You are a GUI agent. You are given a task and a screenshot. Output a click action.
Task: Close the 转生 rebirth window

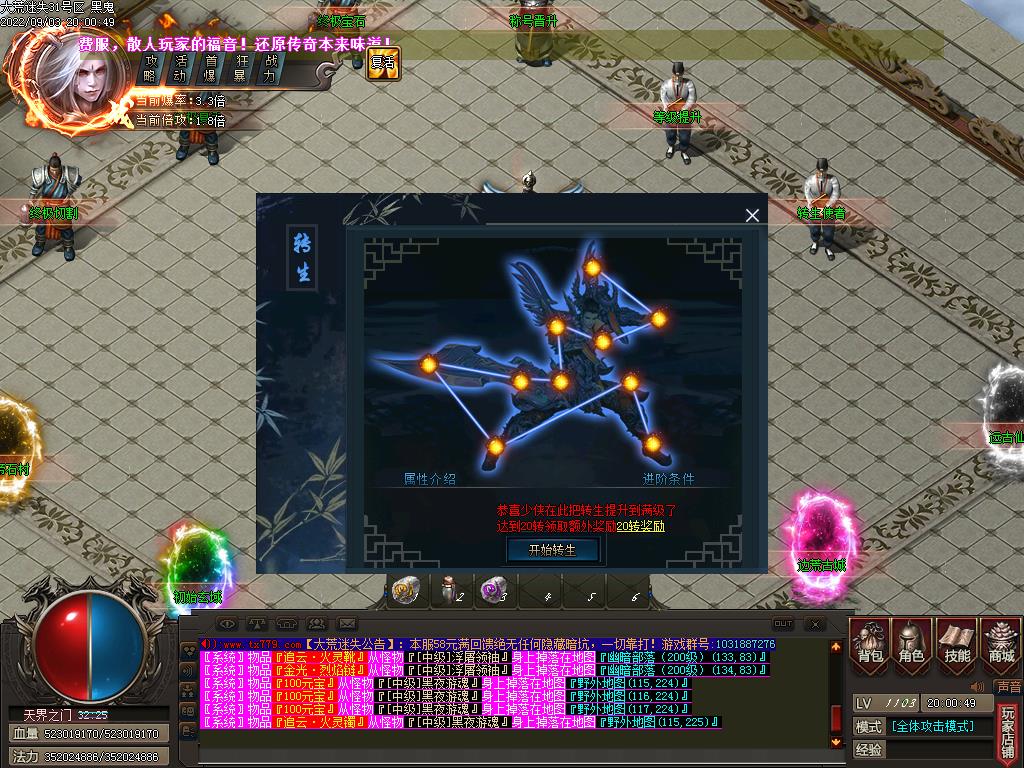(x=752, y=215)
